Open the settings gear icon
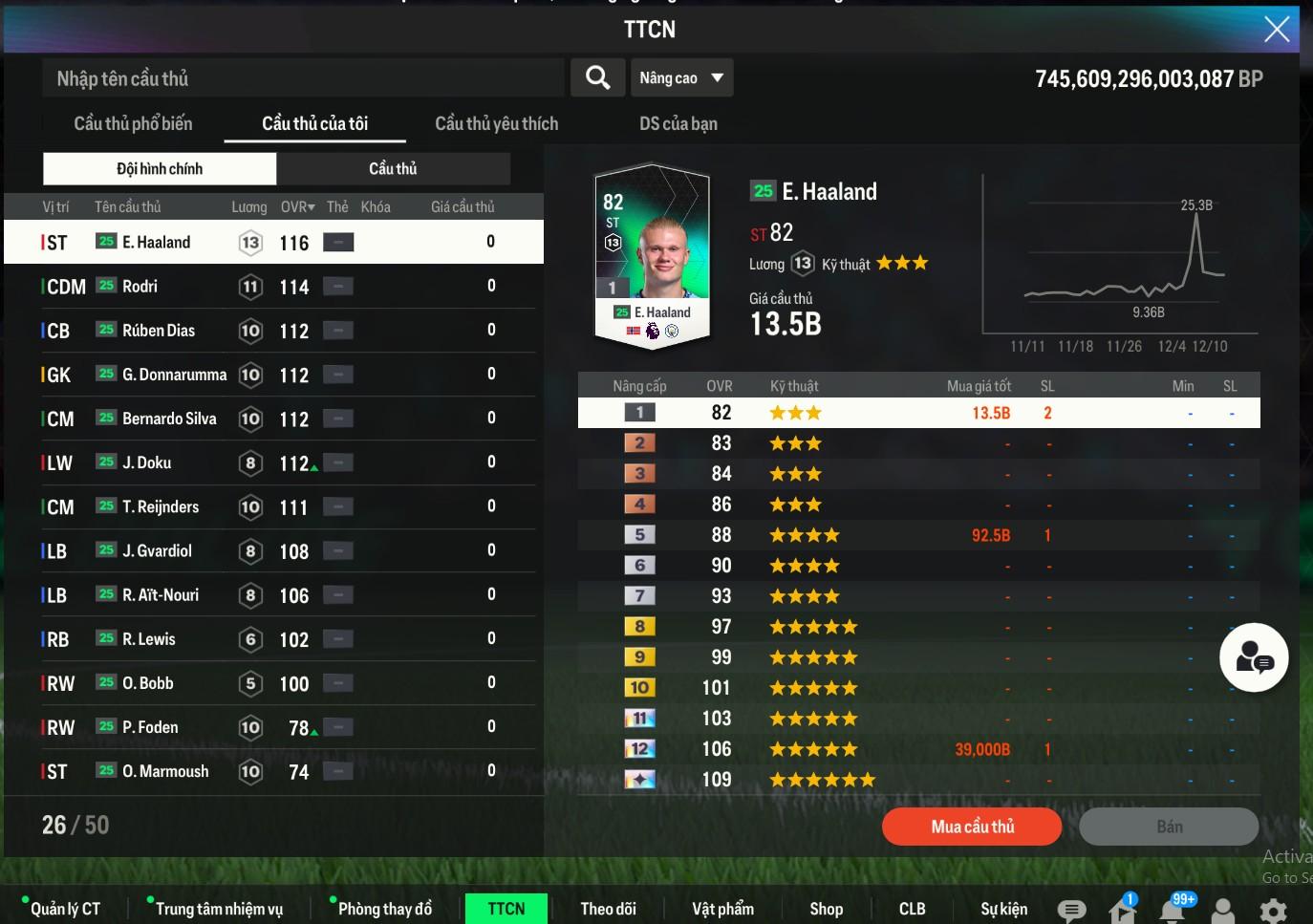Screen dimensions: 1313x924 pyautogui.click(x=1273, y=911)
